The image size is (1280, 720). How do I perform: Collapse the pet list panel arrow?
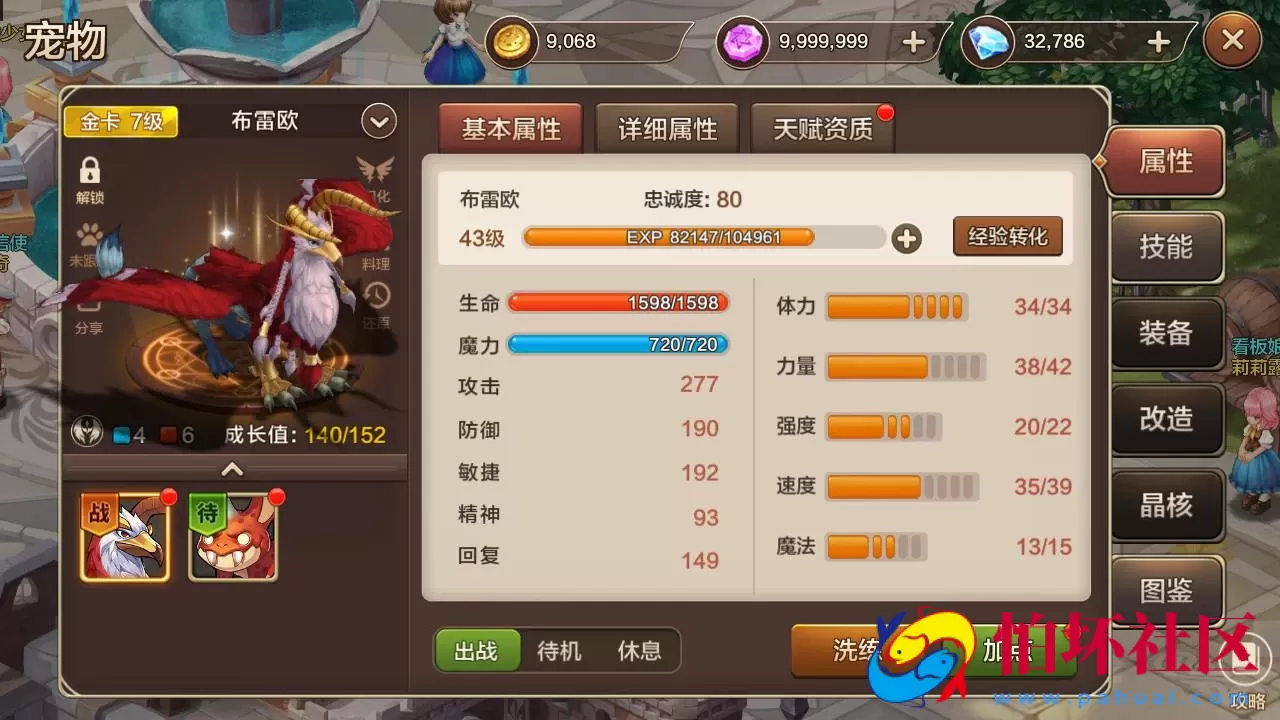tap(232, 469)
